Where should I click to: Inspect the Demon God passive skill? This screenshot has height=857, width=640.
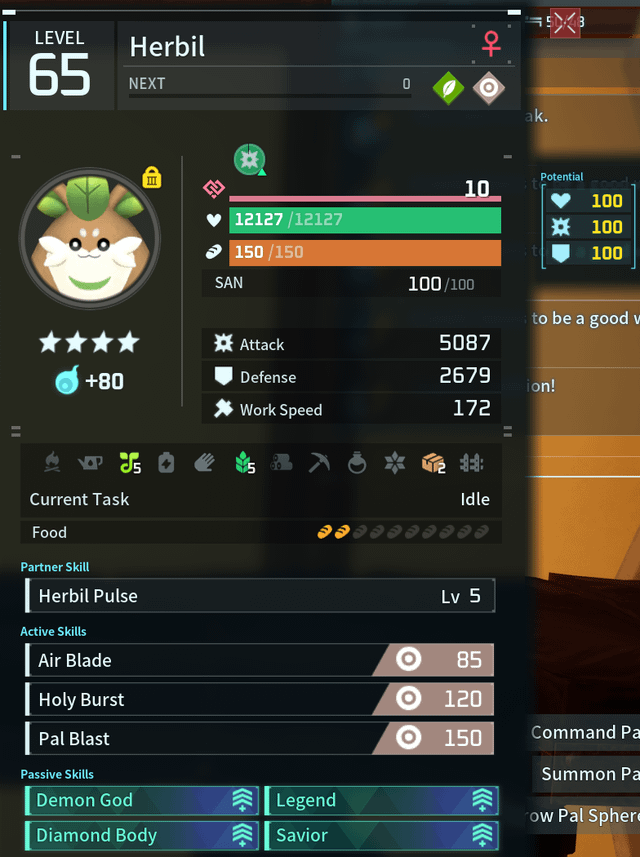point(142,800)
